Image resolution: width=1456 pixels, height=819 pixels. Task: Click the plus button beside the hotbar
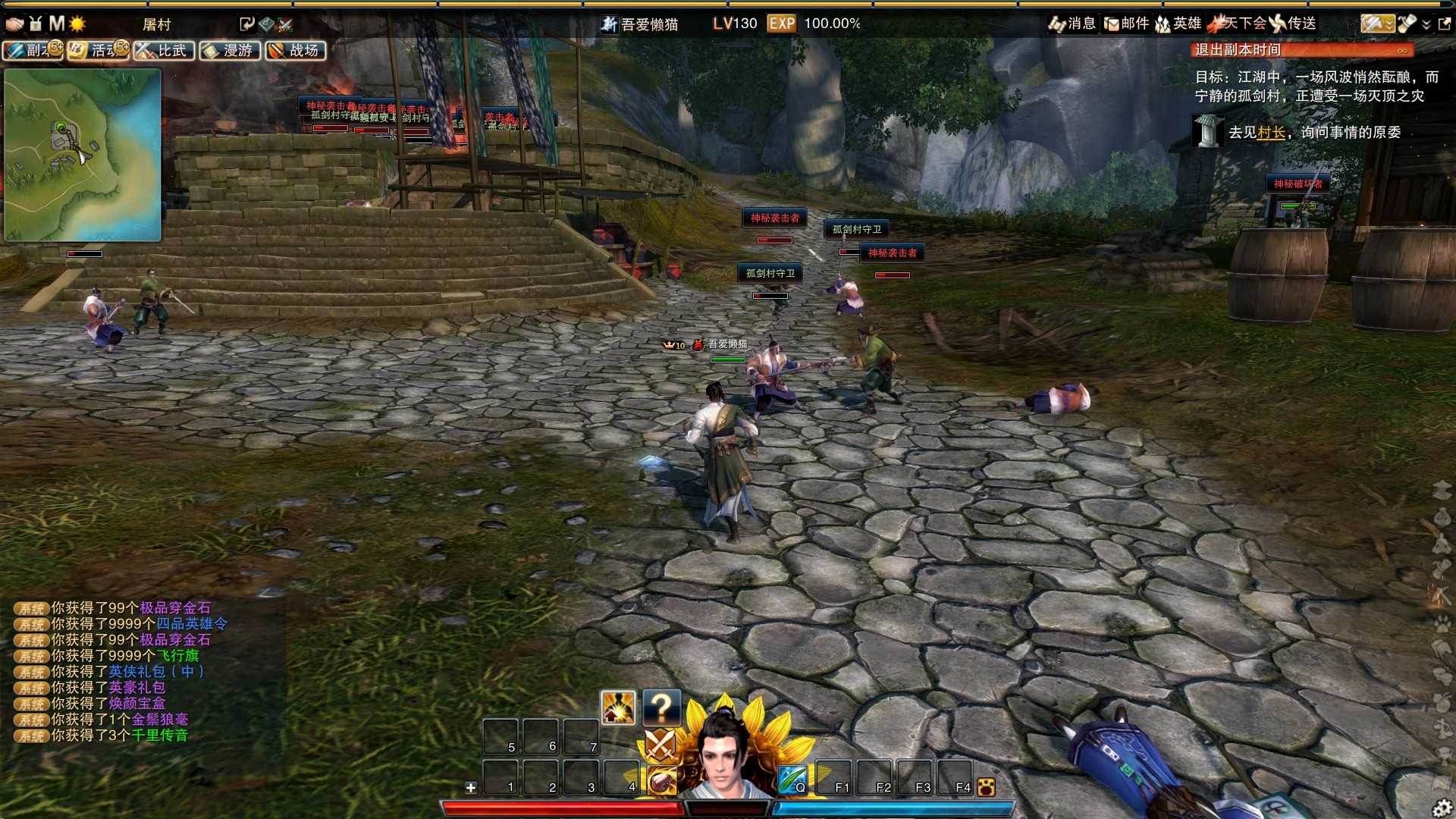click(471, 788)
